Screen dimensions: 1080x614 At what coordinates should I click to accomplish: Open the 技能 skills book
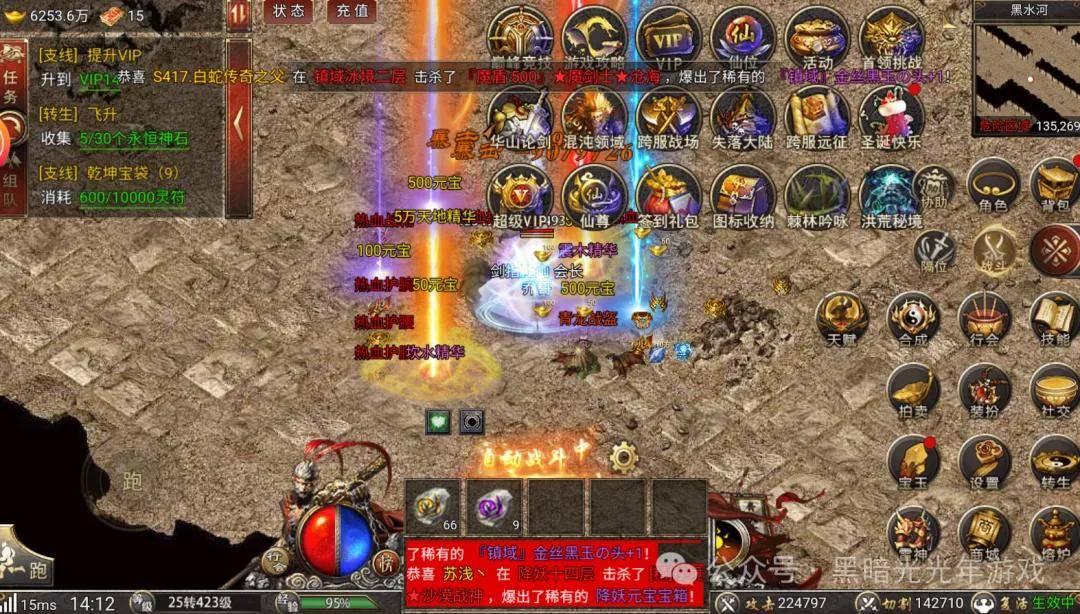[1055, 320]
